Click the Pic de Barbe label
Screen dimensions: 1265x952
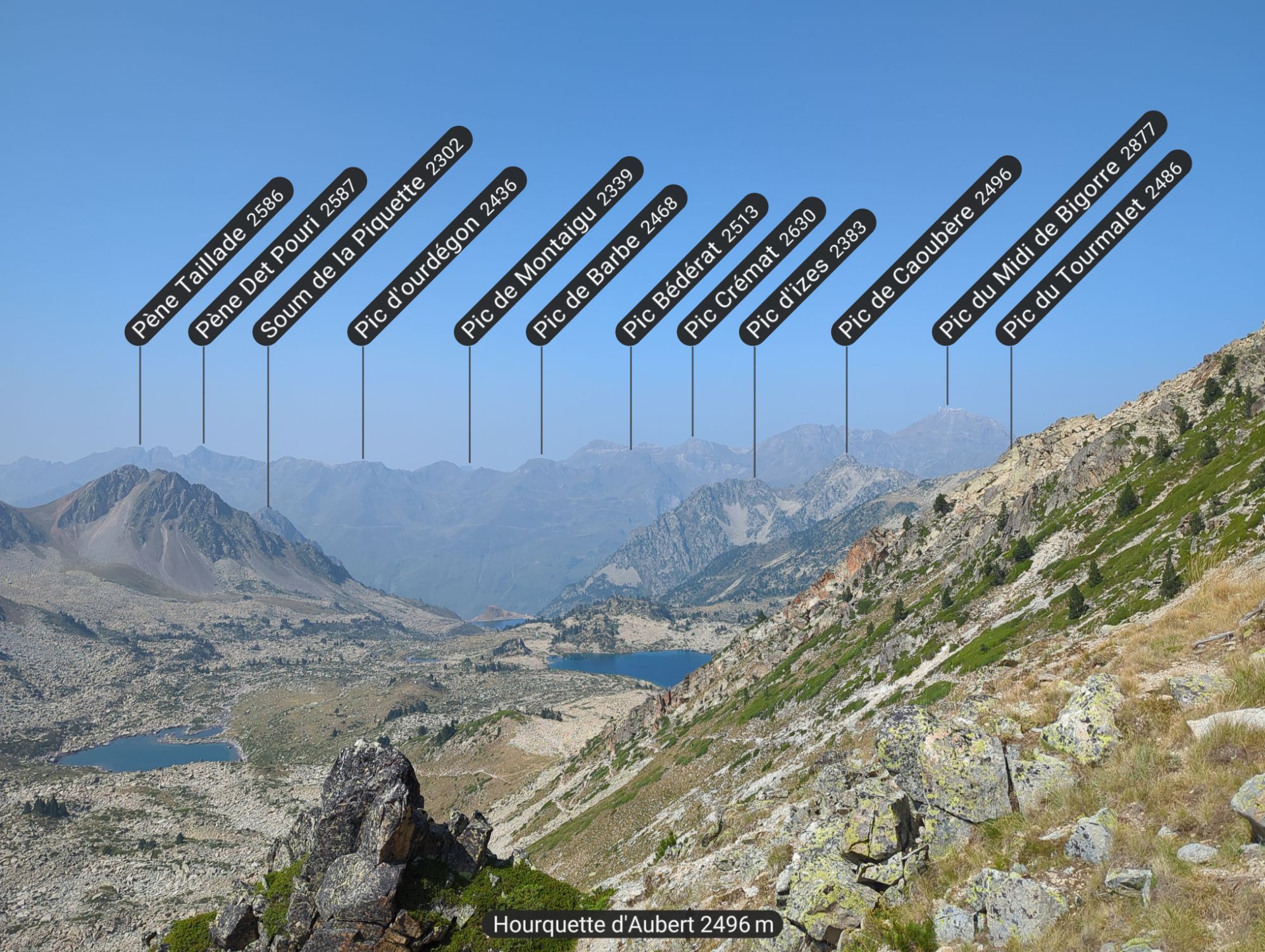[x=607, y=265]
